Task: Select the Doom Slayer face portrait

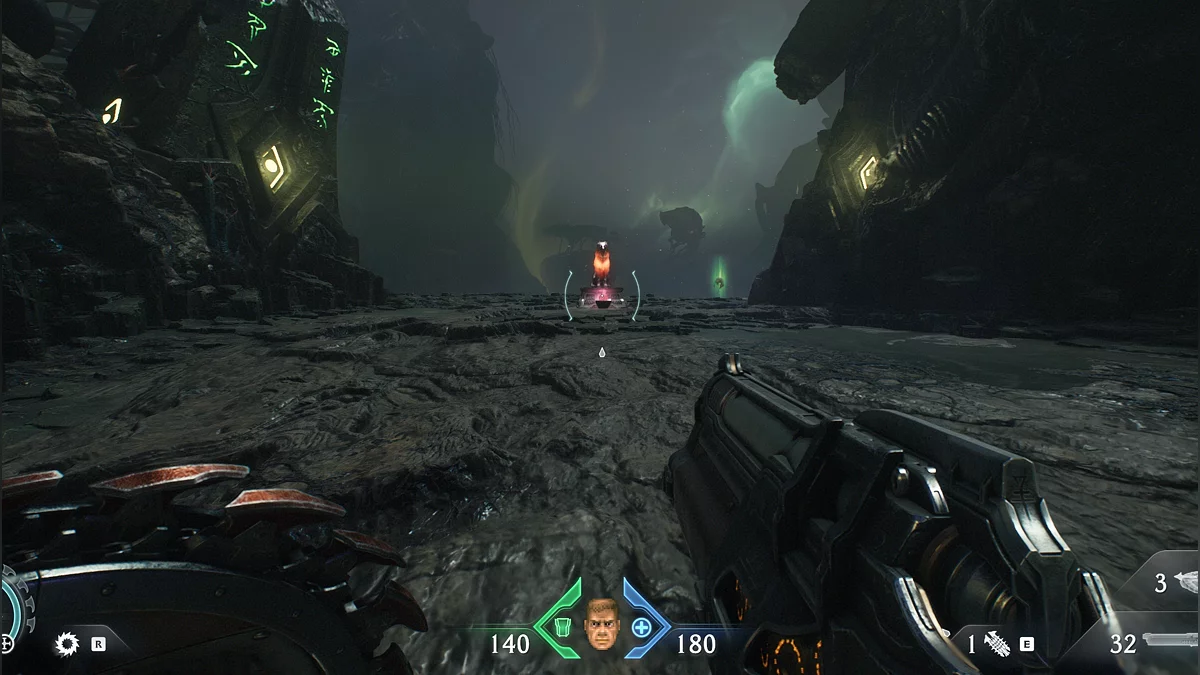Action: coord(601,624)
